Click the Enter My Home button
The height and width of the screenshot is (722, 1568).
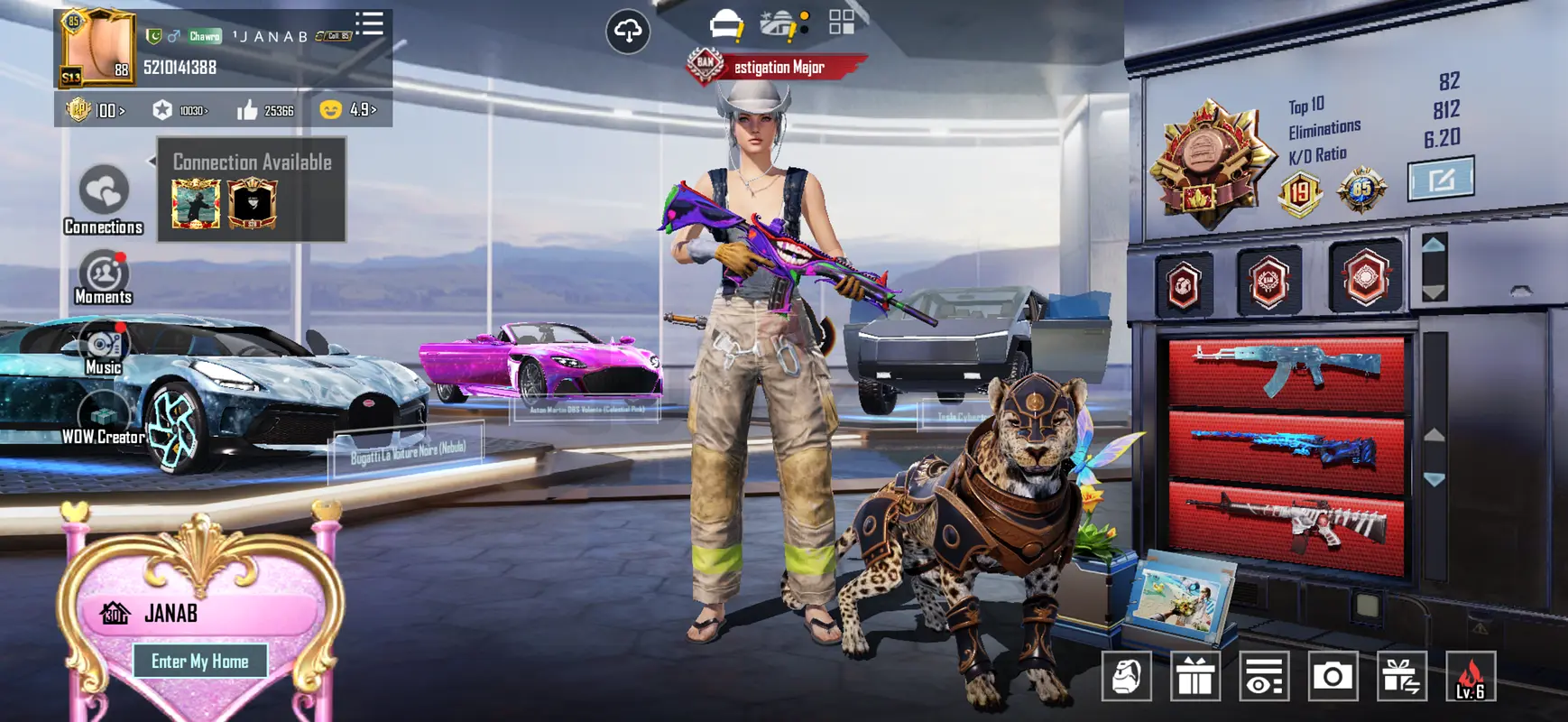[x=199, y=662]
